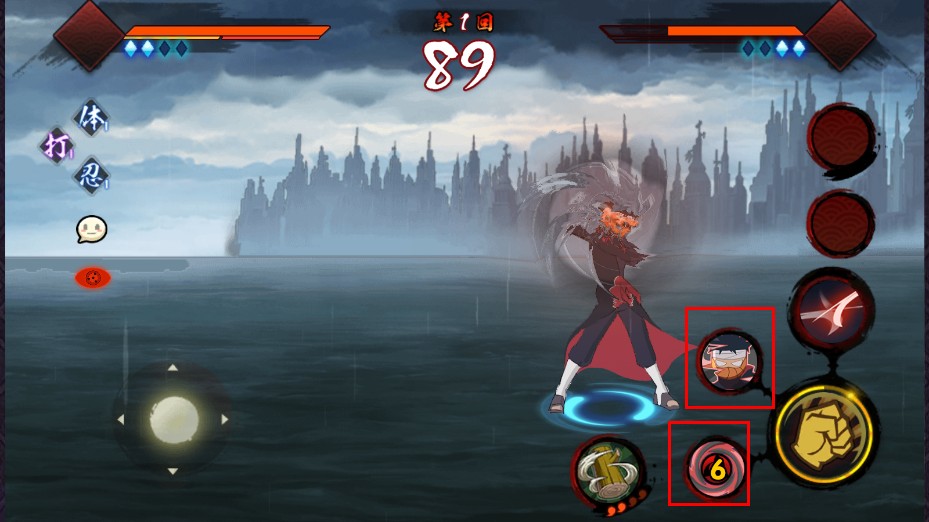Summon the masked ninja assist character
Image resolution: width=929 pixels, height=522 pixels.
pos(730,360)
